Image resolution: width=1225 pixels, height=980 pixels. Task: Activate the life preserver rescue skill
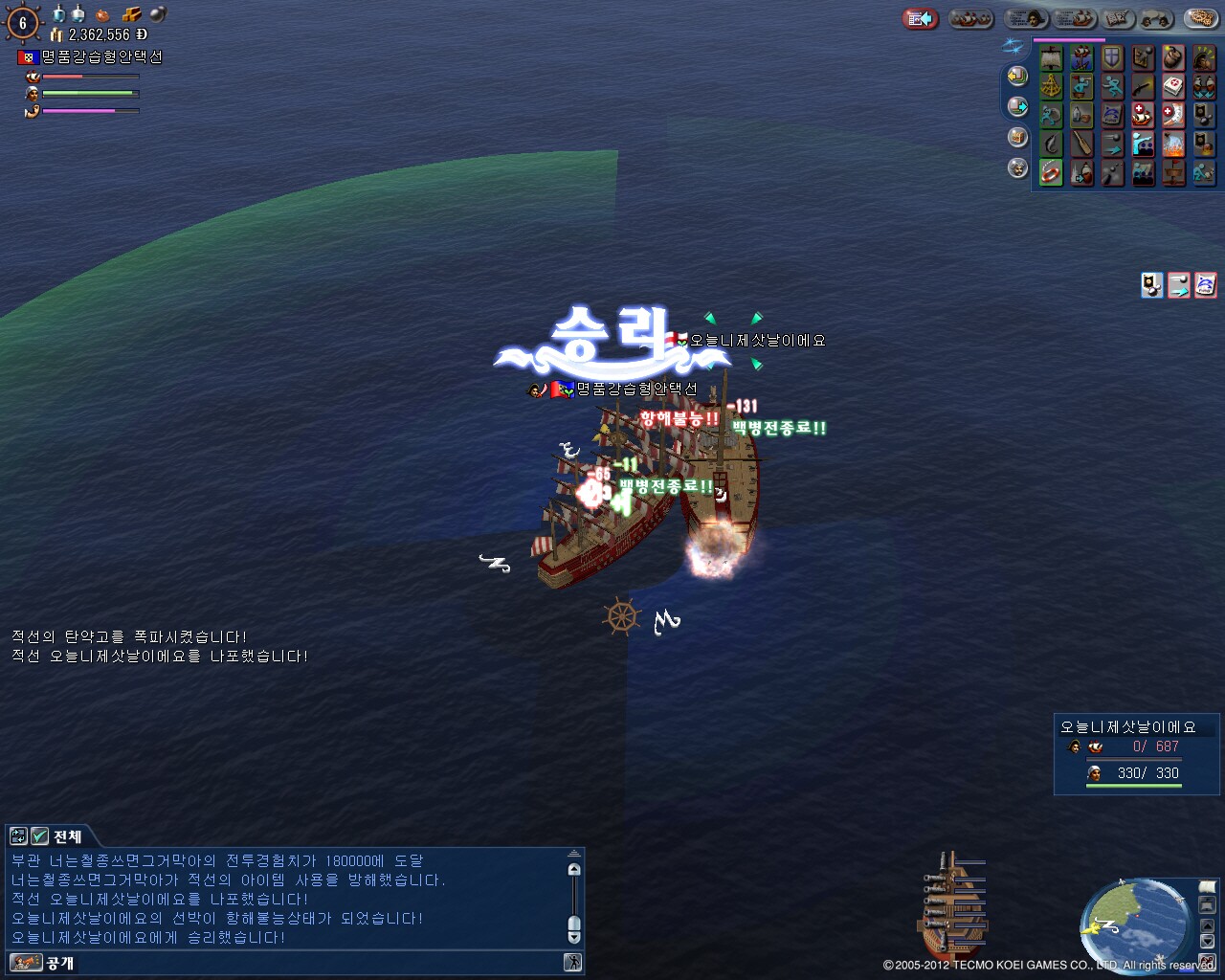coord(1052,173)
